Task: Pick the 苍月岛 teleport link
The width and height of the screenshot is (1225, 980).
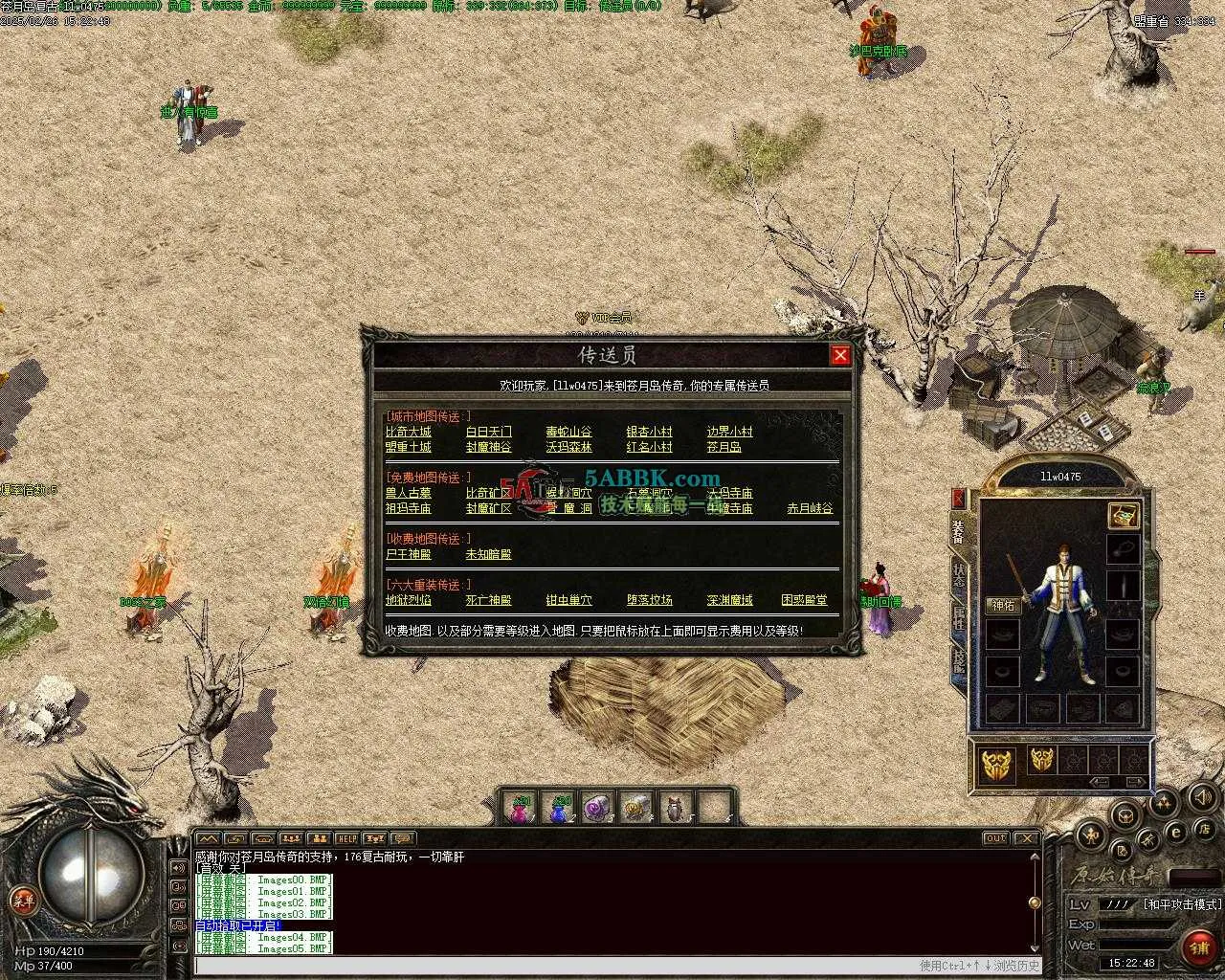Action: pos(724,447)
